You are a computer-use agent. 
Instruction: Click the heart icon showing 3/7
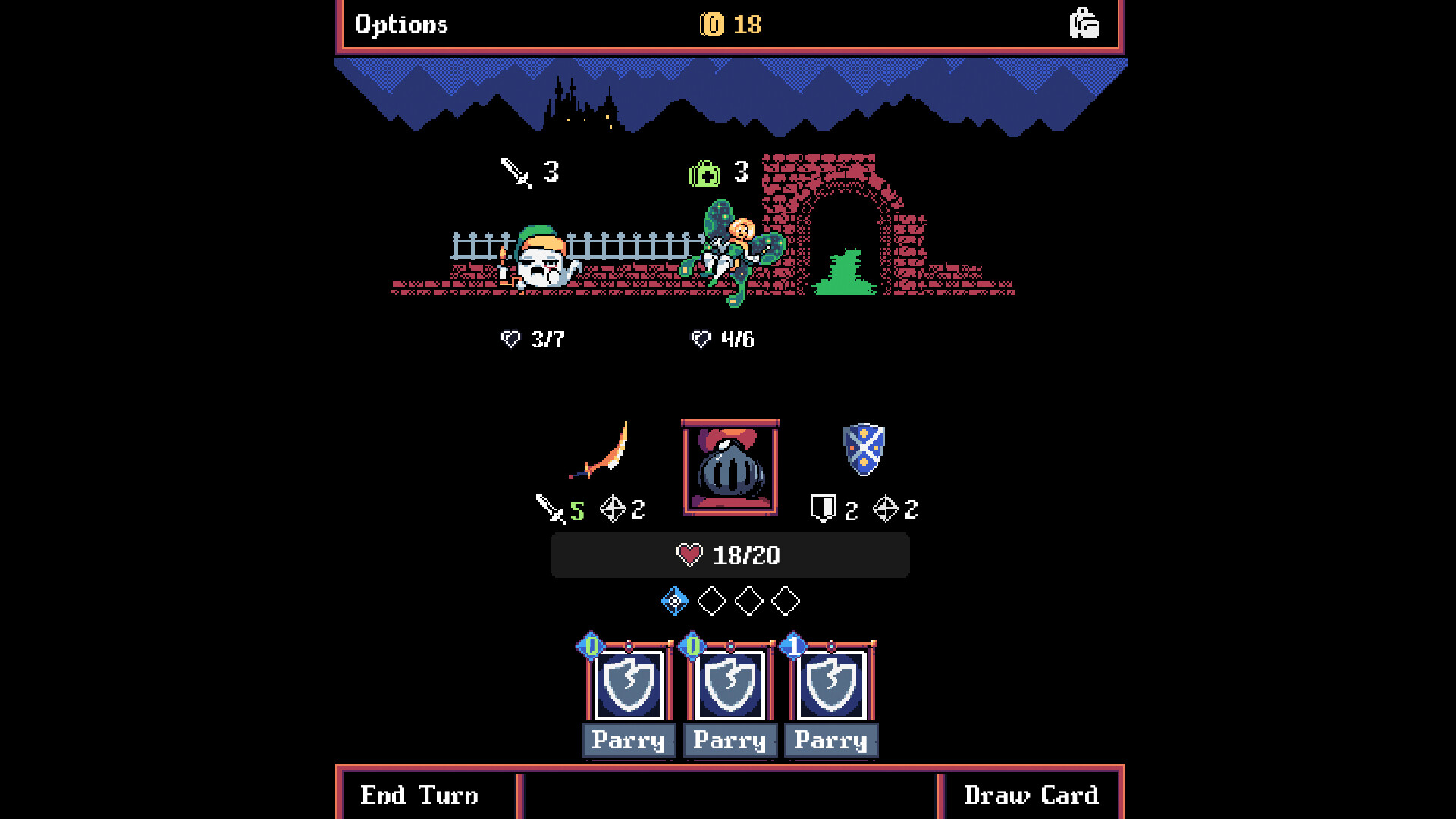click(x=510, y=339)
